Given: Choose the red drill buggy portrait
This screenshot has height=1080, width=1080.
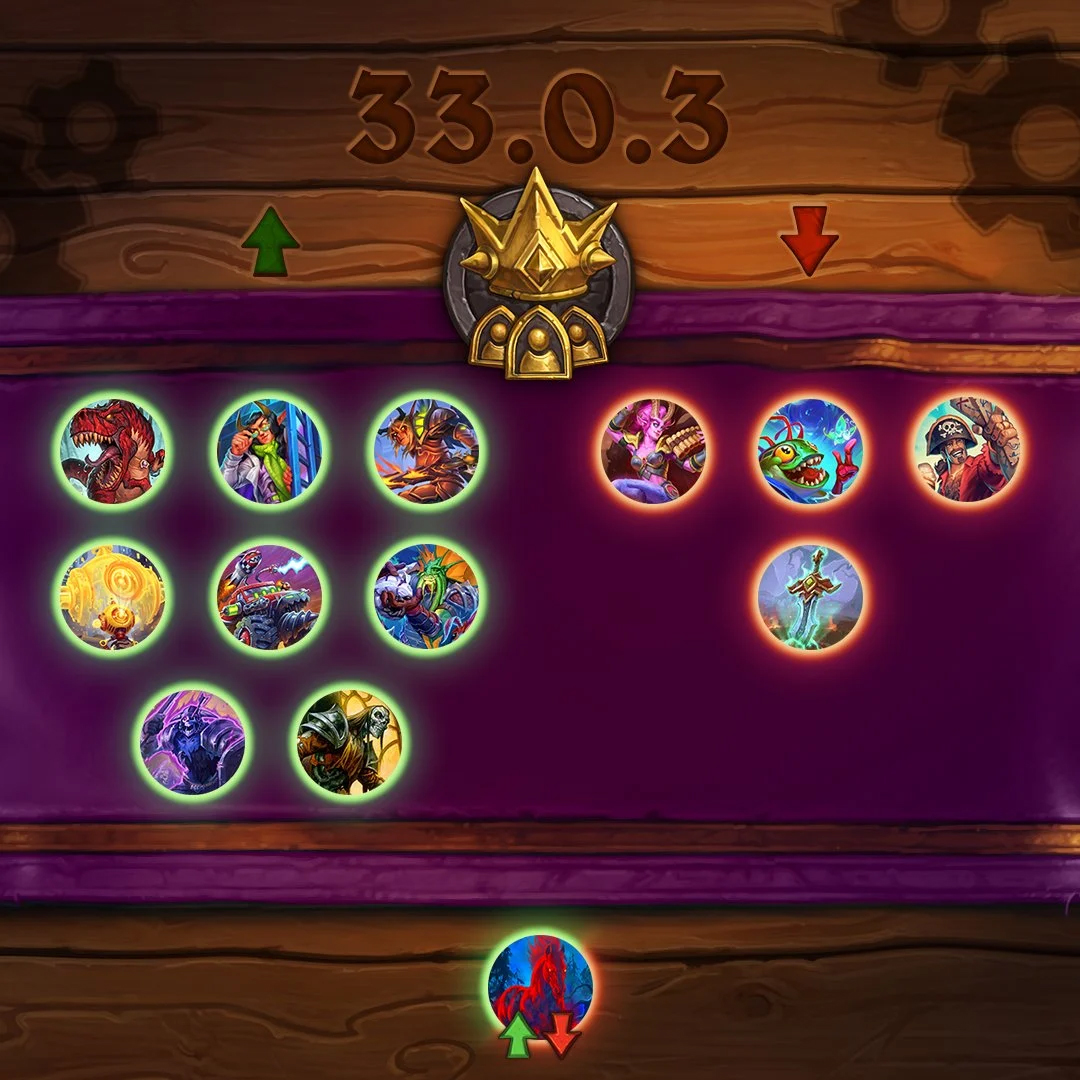Looking at the screenshot, I should pos(269,597).
